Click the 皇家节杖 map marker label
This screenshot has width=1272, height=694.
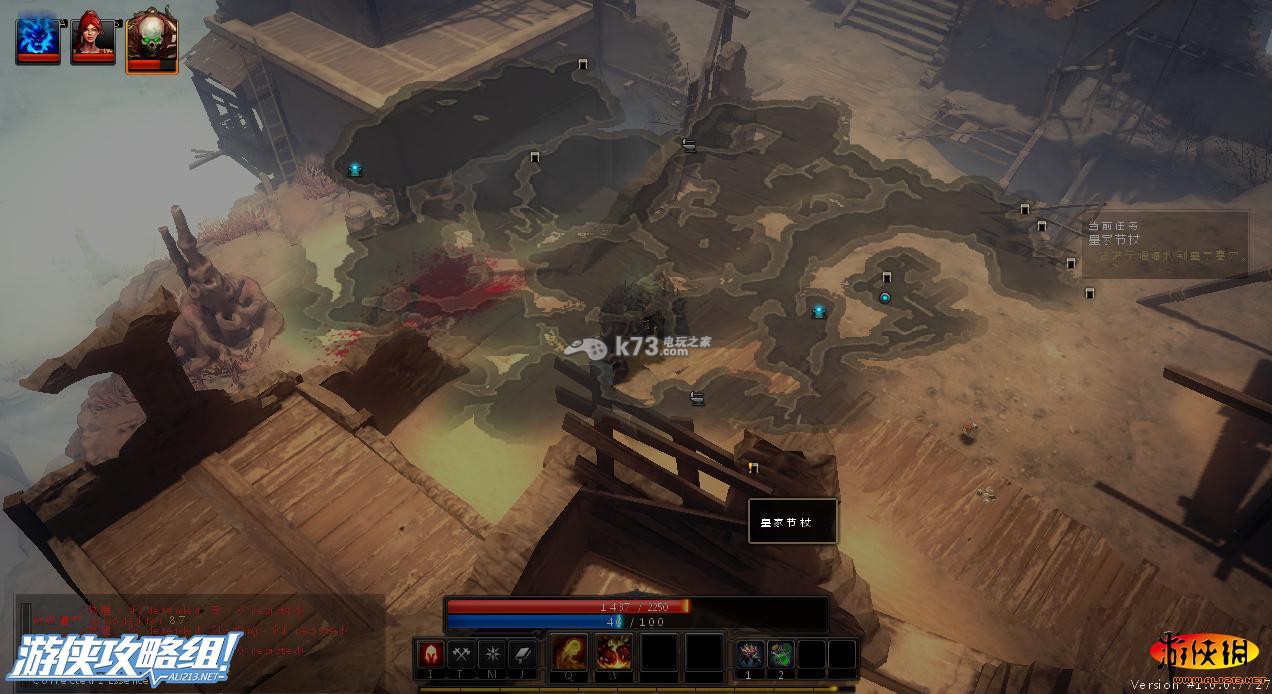click(793, 521)
